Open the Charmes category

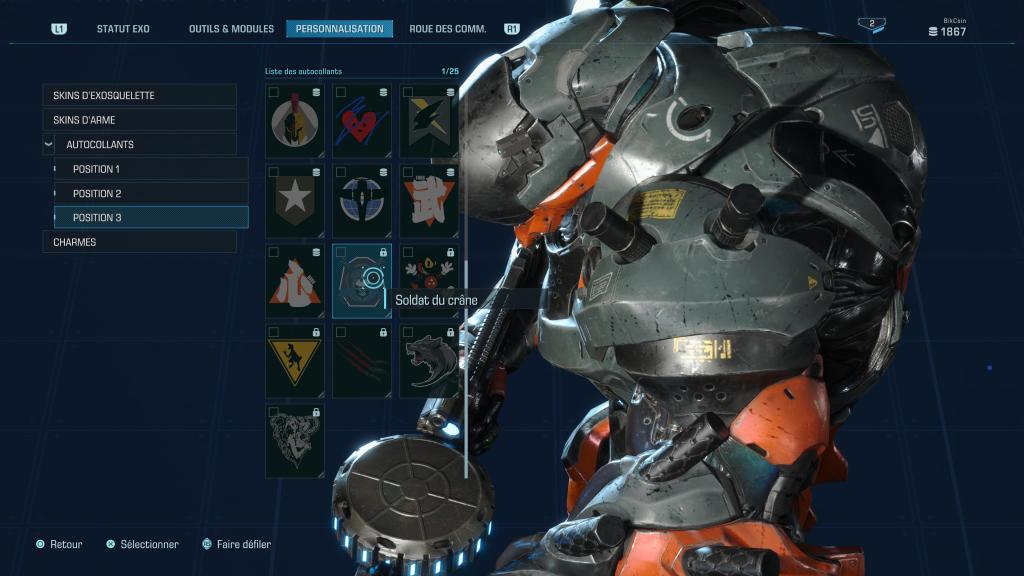click(x=139, y=242)
